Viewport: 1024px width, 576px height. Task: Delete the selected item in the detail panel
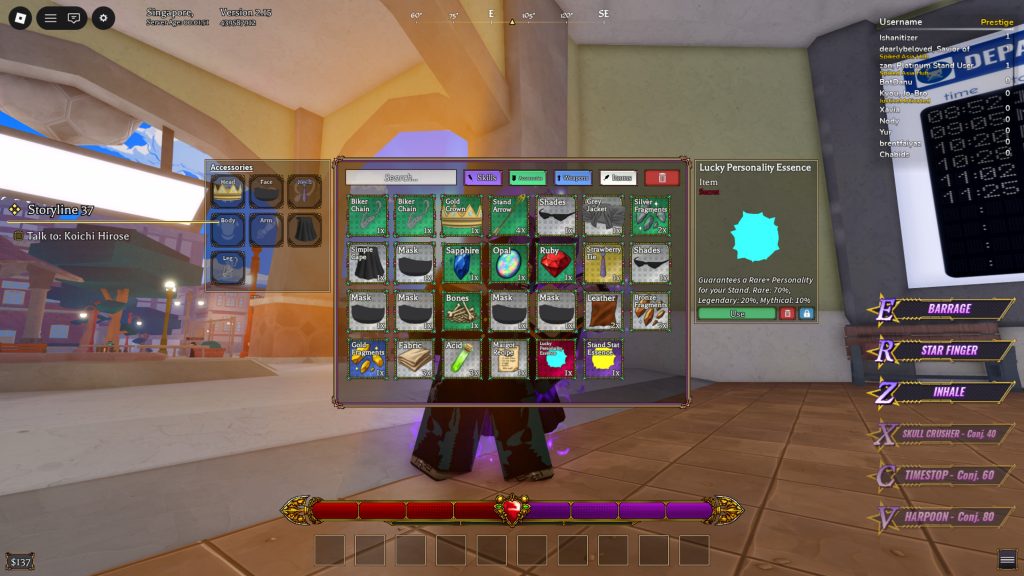tap(787, 314)
